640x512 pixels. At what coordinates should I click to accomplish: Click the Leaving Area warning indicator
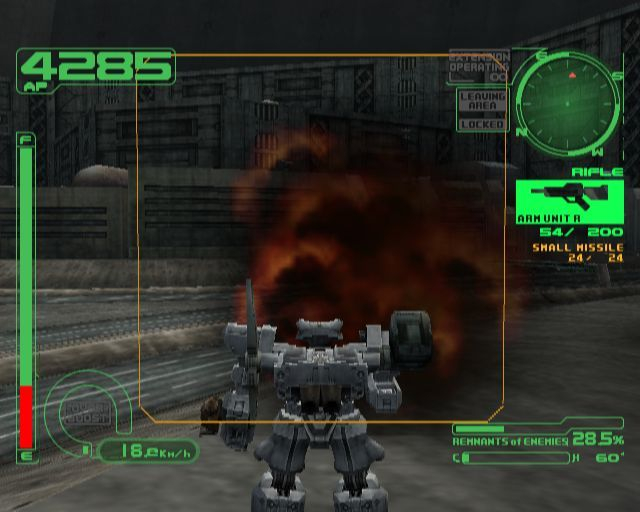point(481,102)
